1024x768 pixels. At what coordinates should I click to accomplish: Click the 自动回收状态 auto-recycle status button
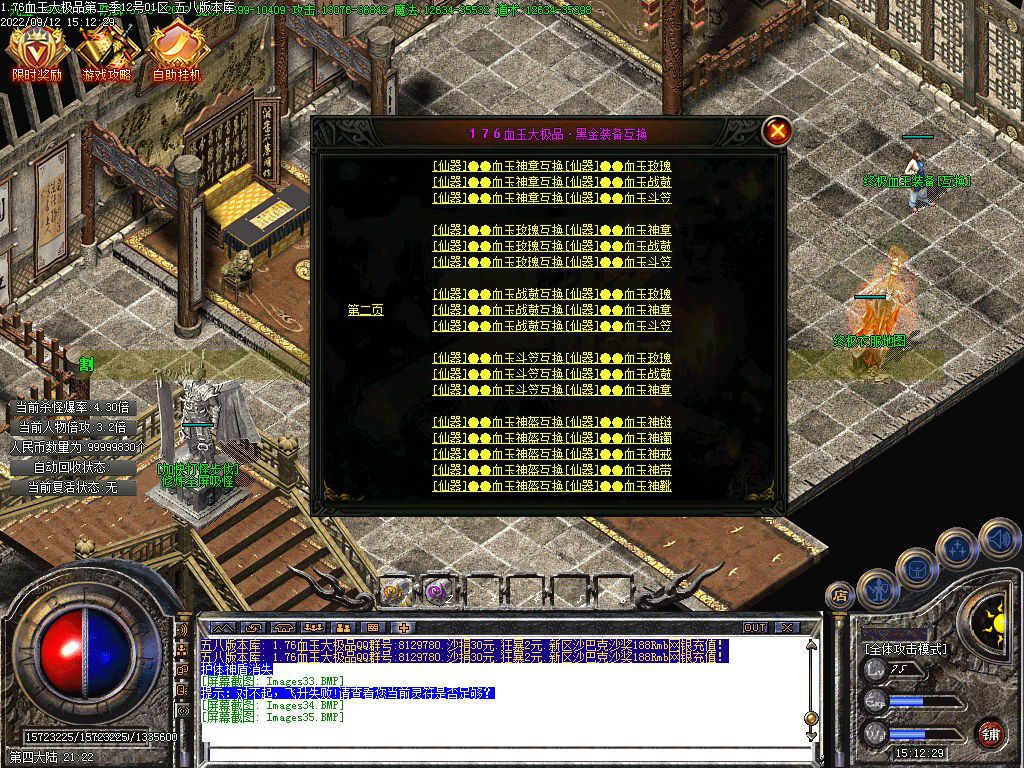click(x=69, y=467)
